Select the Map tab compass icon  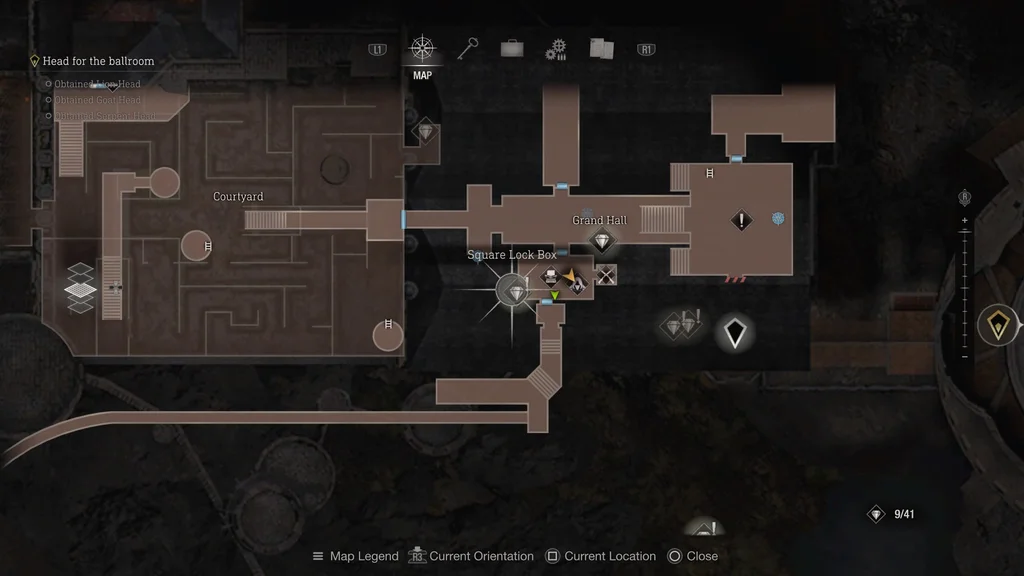click(x=422, y=49)
